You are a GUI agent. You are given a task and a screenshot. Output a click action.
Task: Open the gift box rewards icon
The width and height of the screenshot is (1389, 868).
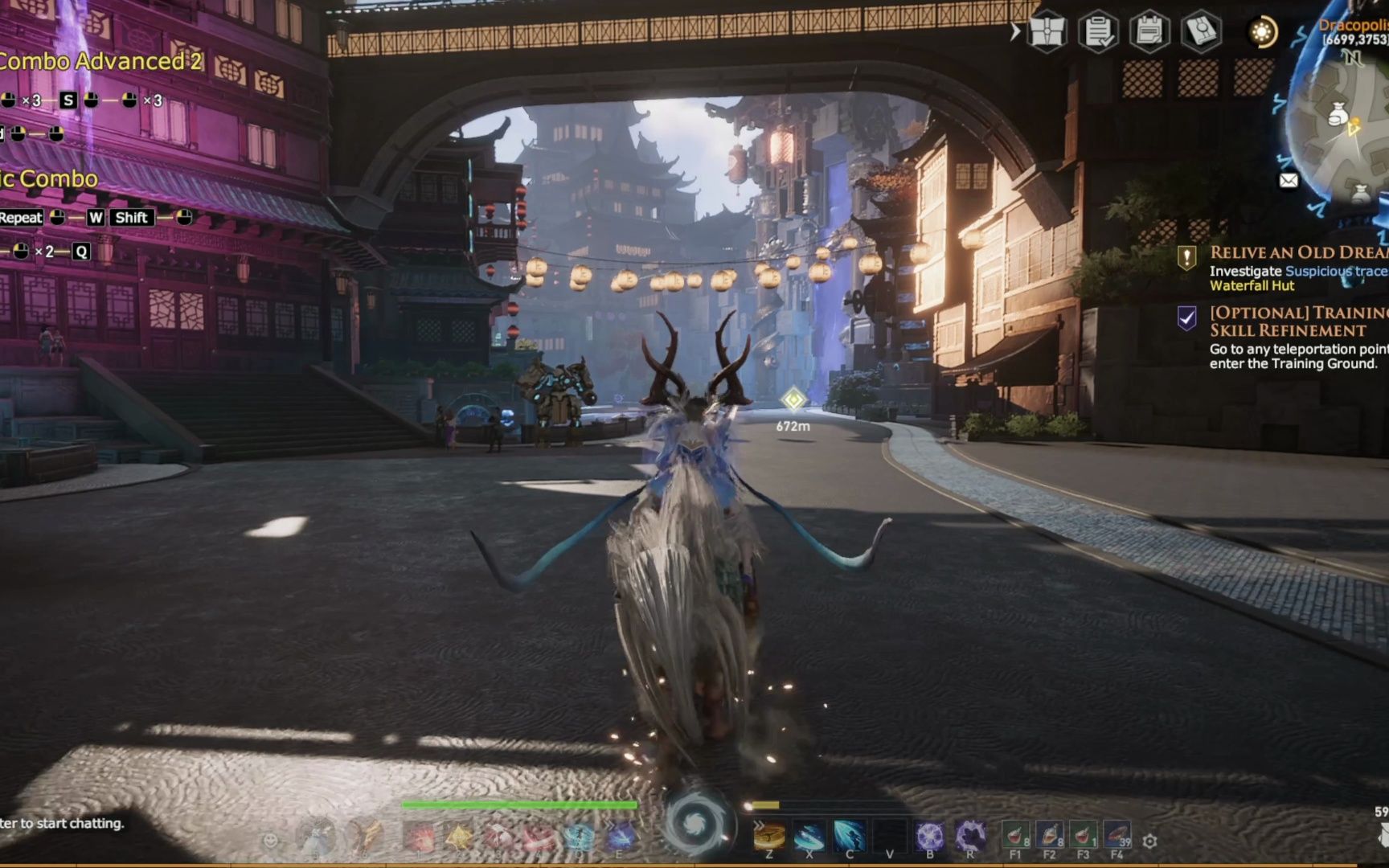1047,32
